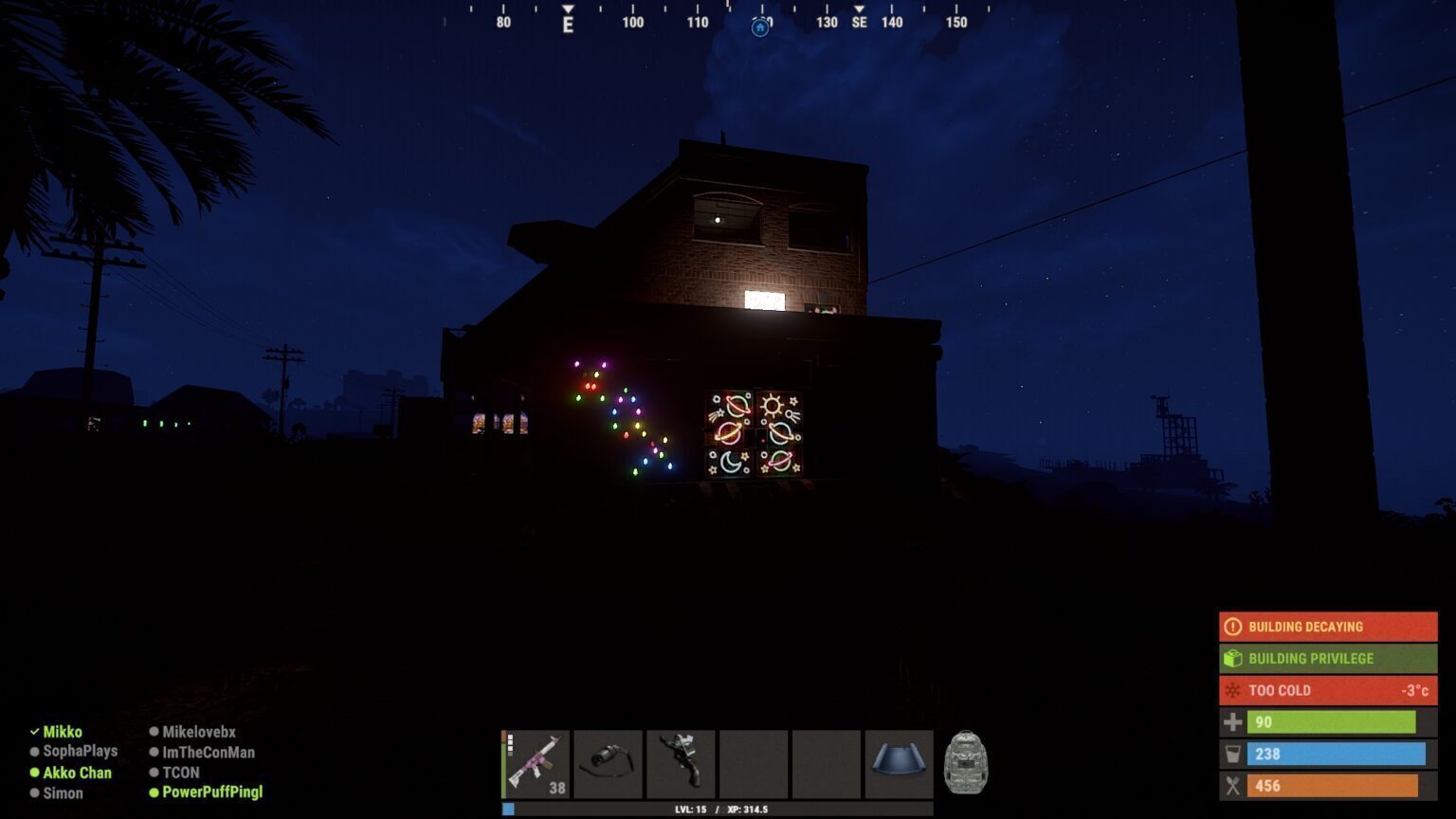Screen dimensions: 1456x819
Task: Select SophaPlays in the team list
Action: 80,751
